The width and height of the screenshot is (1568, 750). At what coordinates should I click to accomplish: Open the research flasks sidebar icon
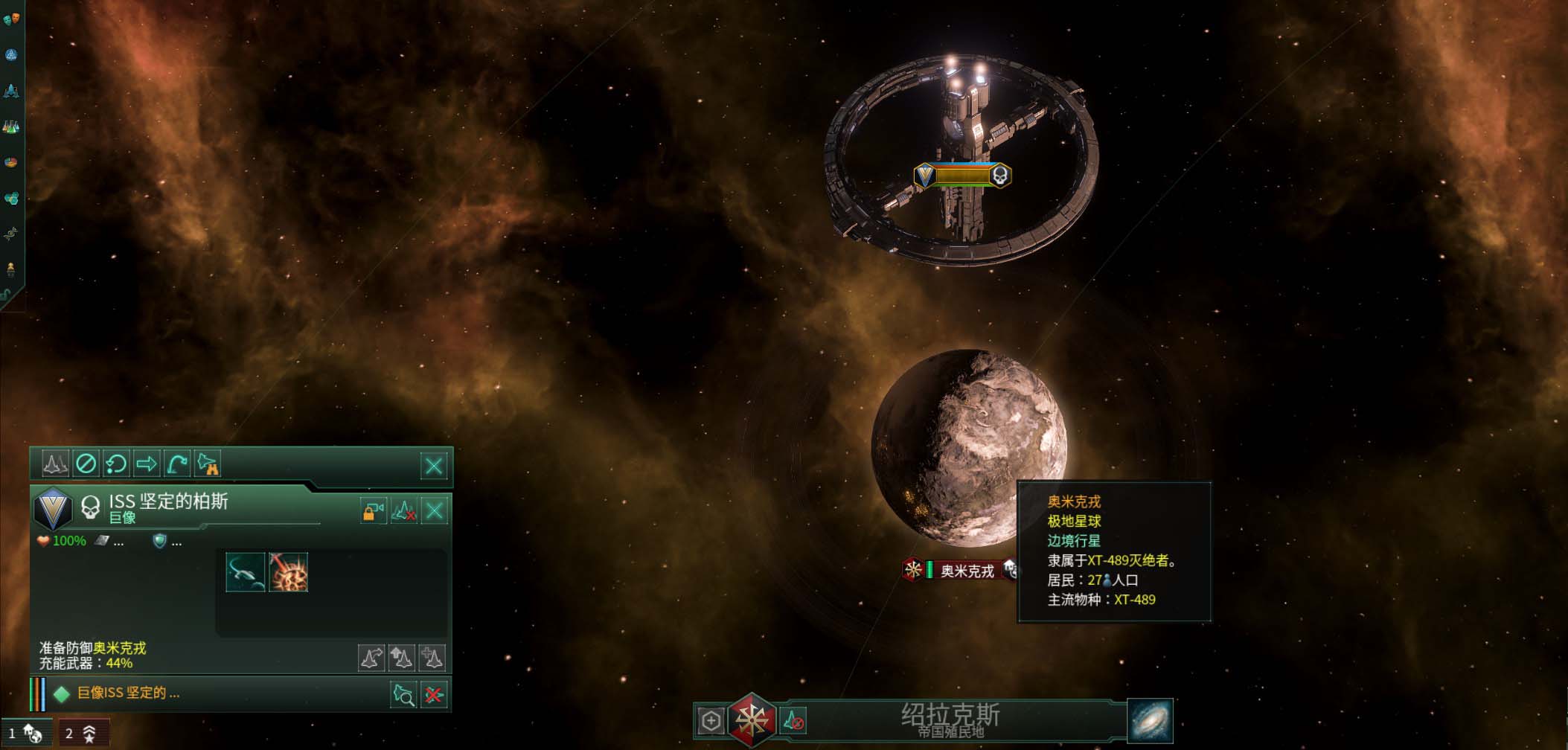coord(11,126)
